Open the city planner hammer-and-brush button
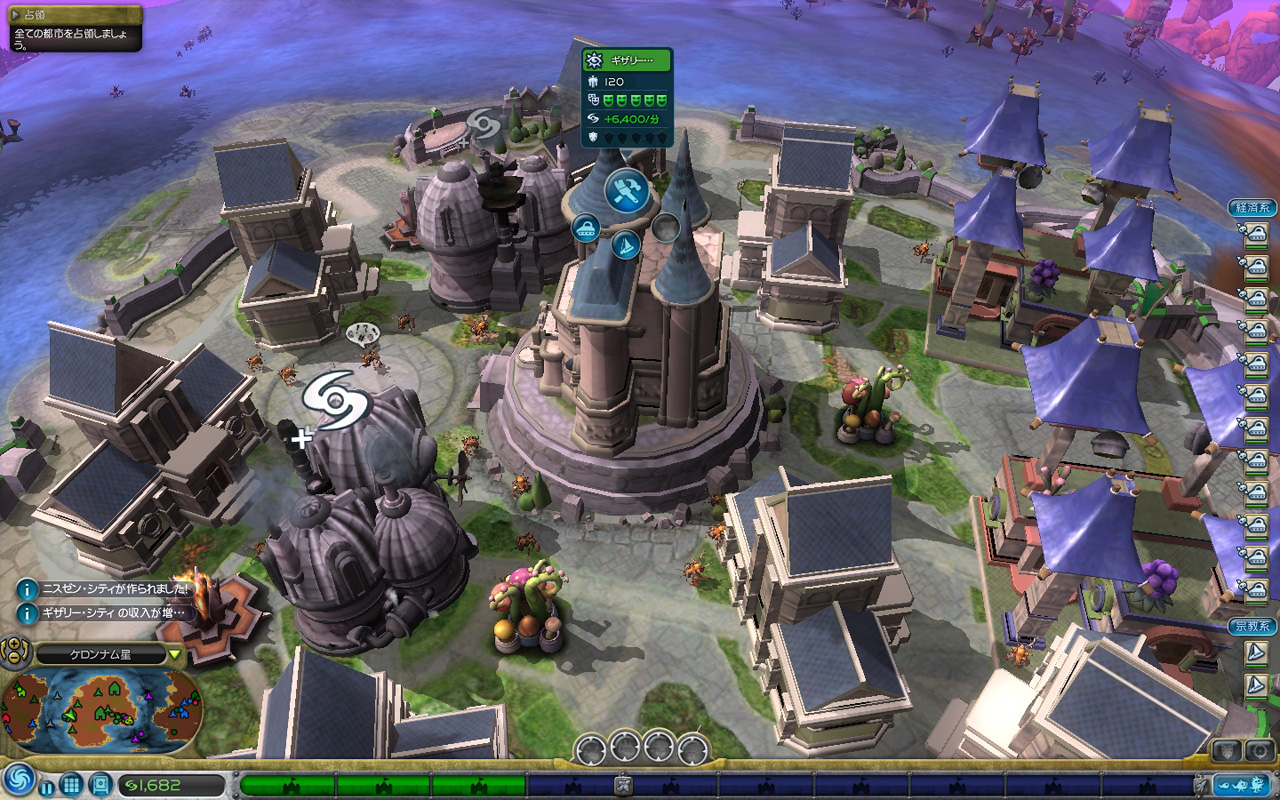 point(627,190)
